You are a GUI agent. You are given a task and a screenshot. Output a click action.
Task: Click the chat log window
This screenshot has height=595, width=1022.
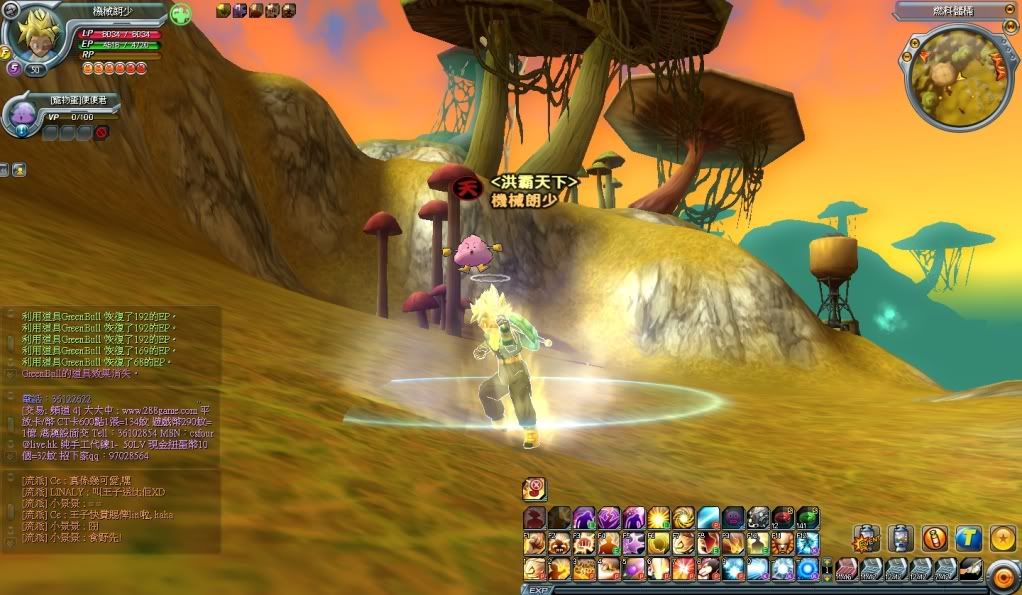coord(110,428)
